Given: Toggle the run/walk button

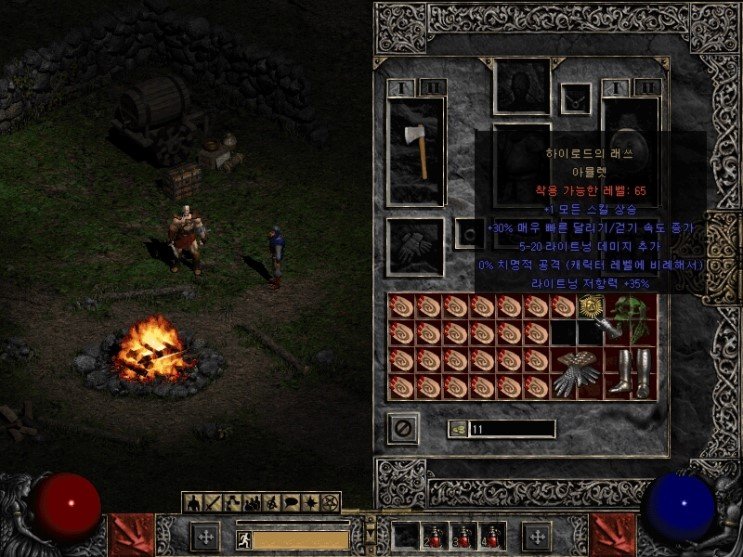Looking at the screenshot, I should tap(243, 538).
